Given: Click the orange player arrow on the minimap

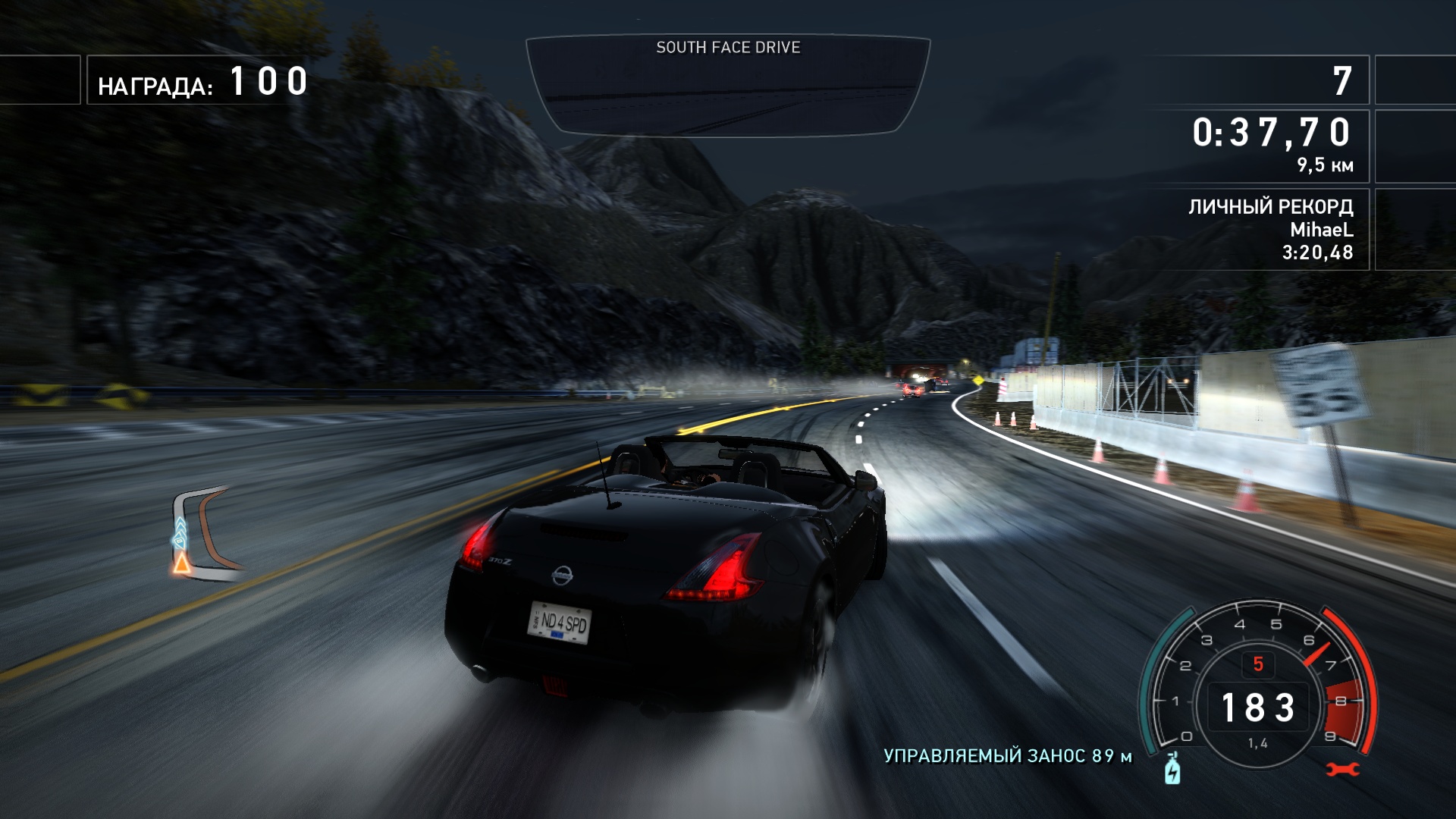Looking at the screenshot, I should tap(181, 563).
